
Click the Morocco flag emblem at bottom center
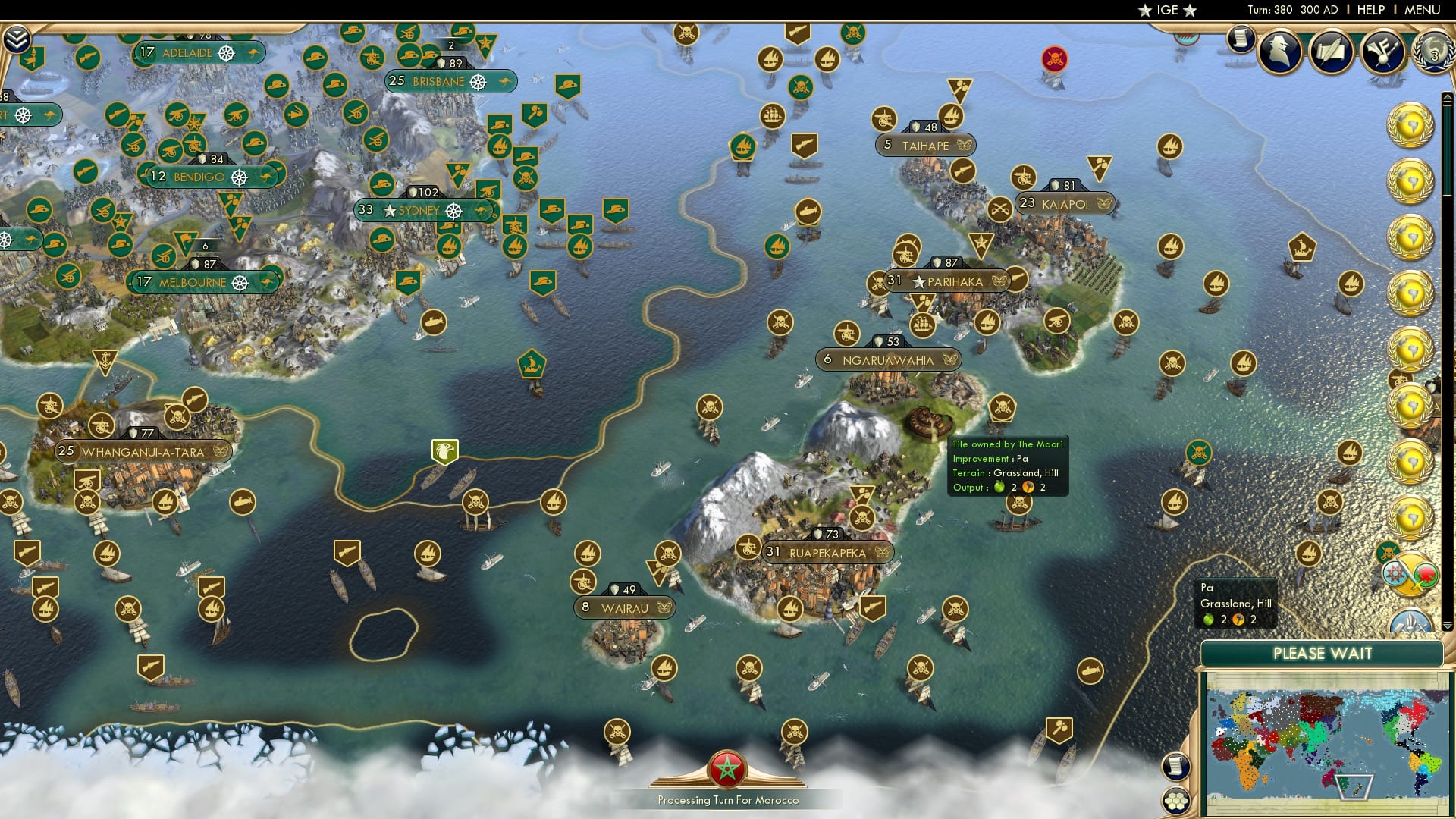point(726,767)
